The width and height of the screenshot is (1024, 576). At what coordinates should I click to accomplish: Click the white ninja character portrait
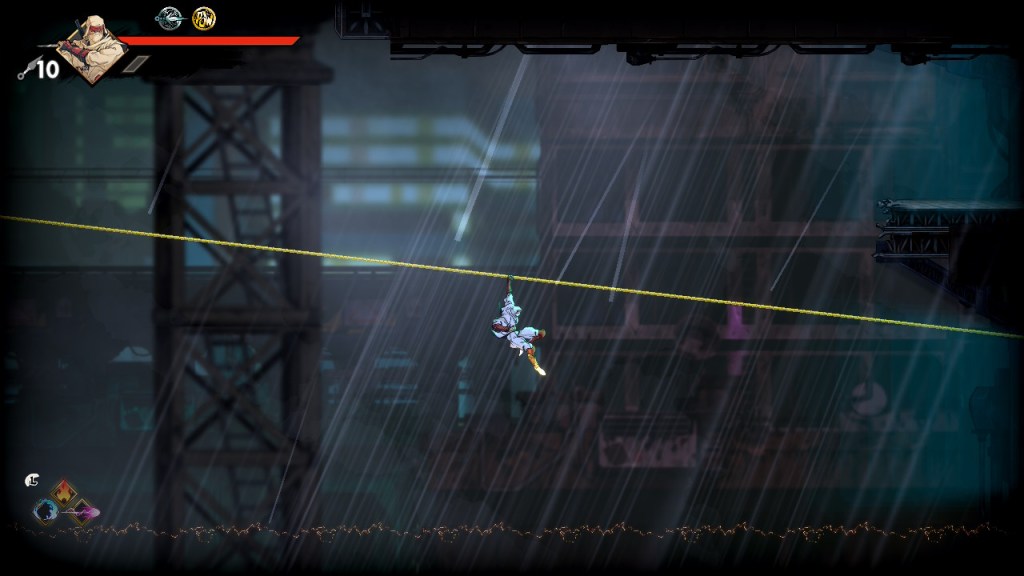pos(90,48)
